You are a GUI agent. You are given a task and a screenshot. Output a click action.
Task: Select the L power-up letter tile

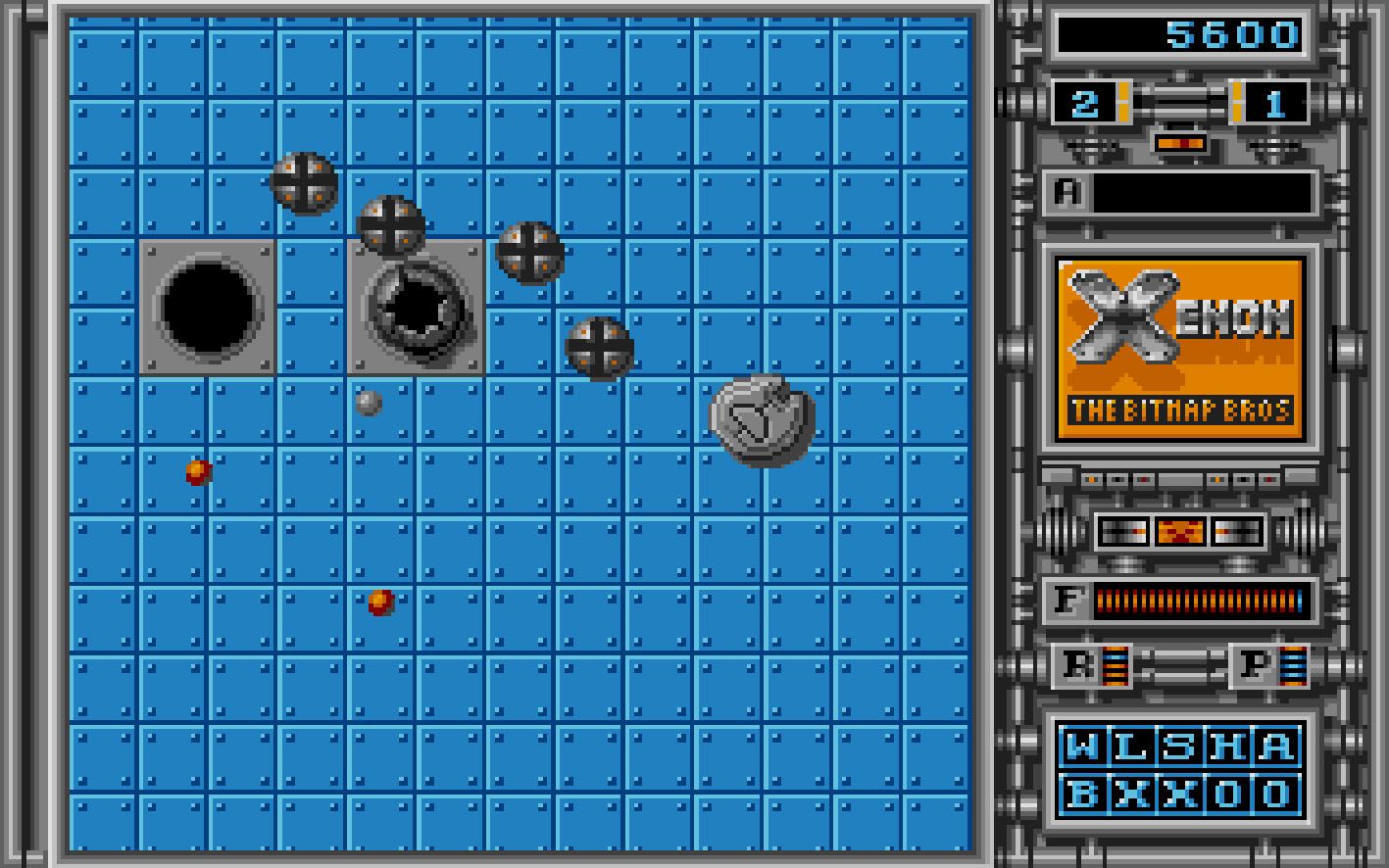click(x=1130, y=747)
